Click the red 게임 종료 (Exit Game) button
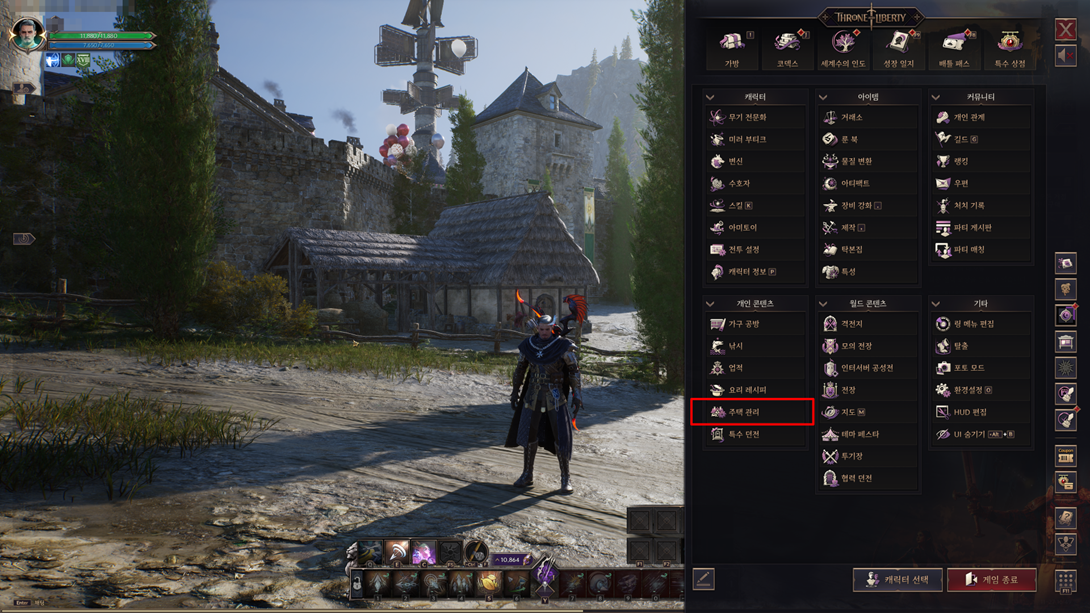Image resolution: width=1090 pixels, height=613 pixels. click(991, 580)
